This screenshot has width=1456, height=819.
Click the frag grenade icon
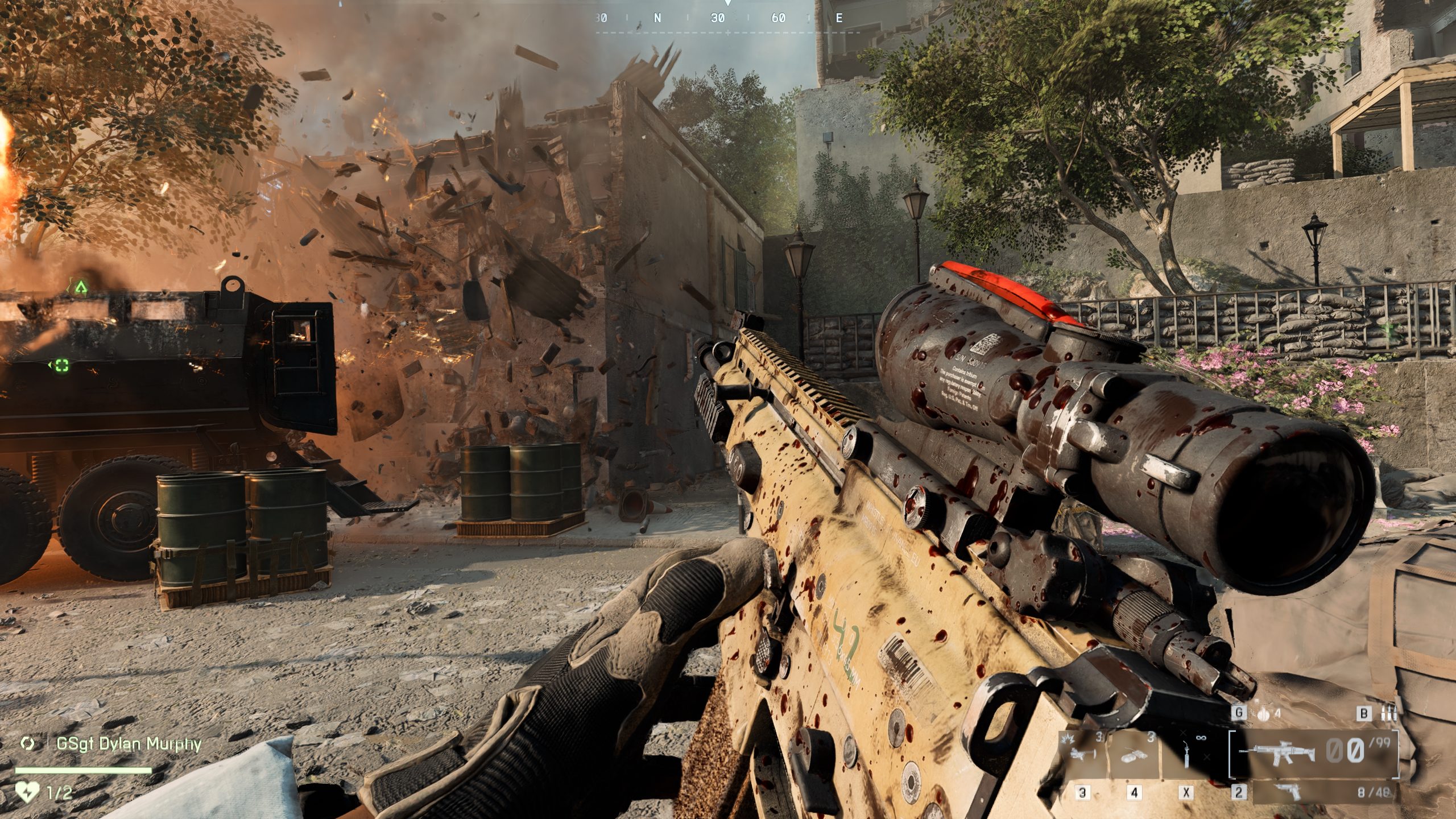click(x=1263, y=714)
